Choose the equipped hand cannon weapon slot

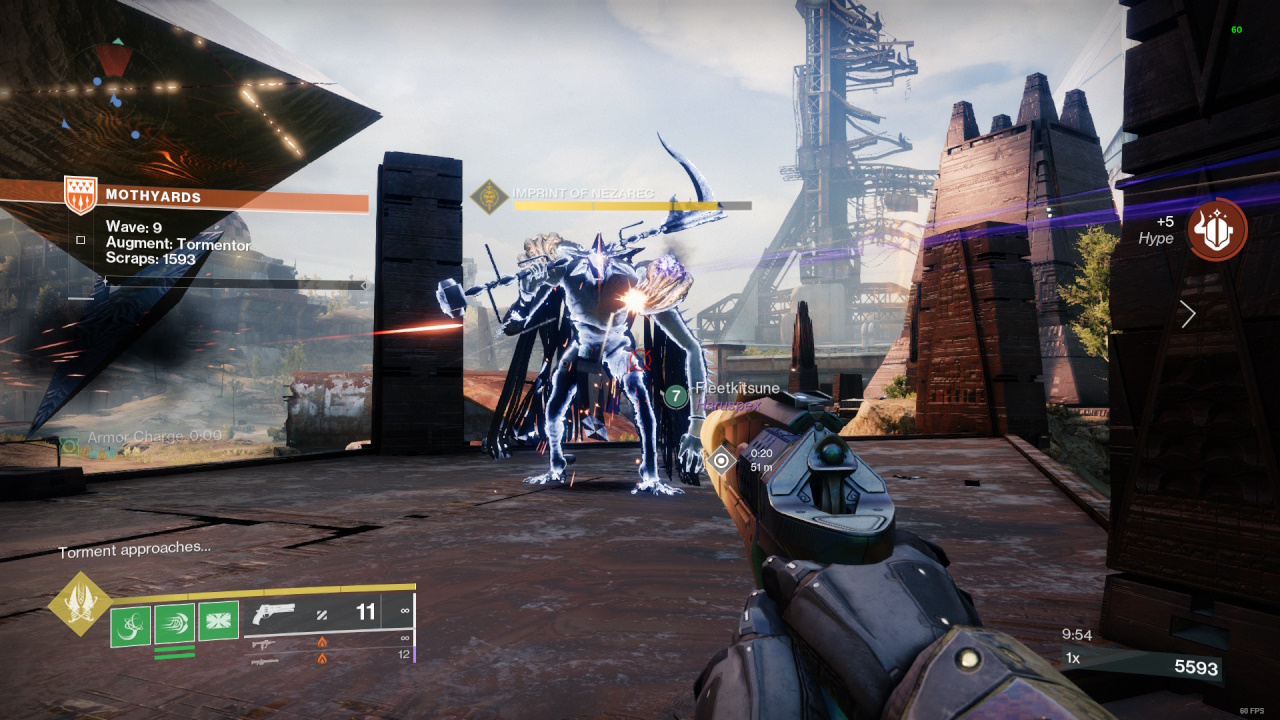[x=273, y=613]
